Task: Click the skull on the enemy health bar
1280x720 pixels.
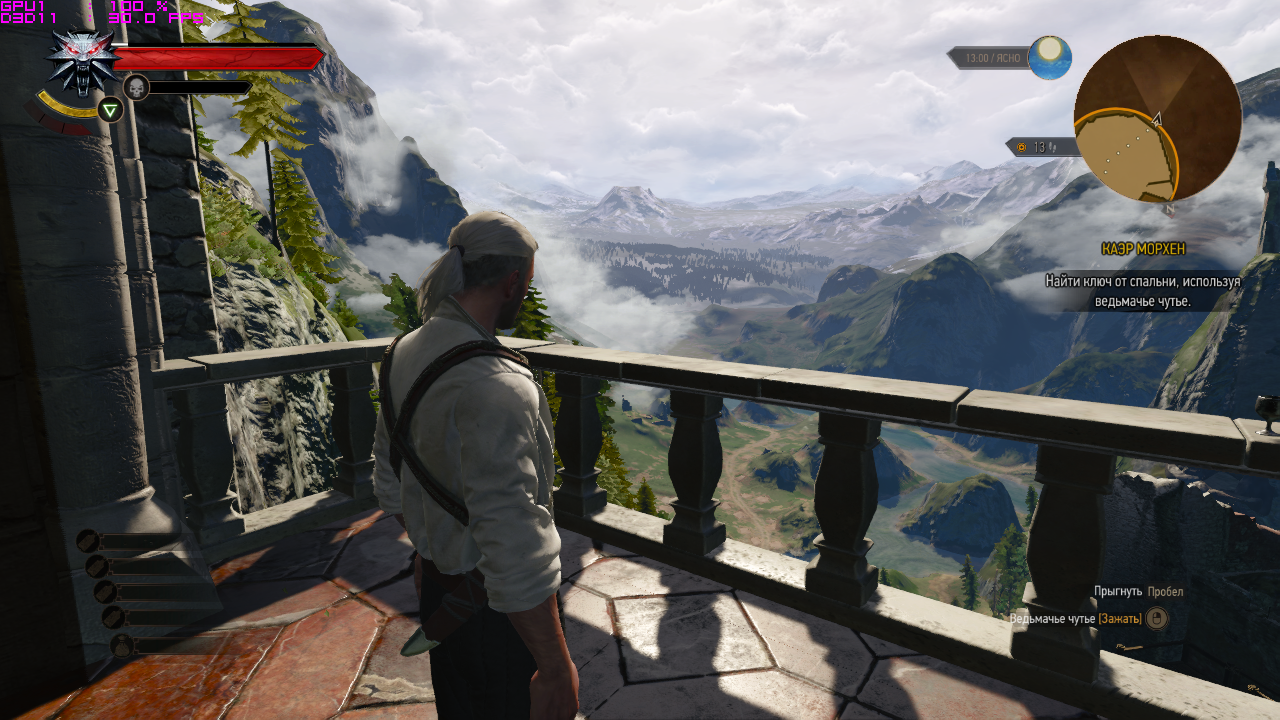Action: click(x=135, y=87)
